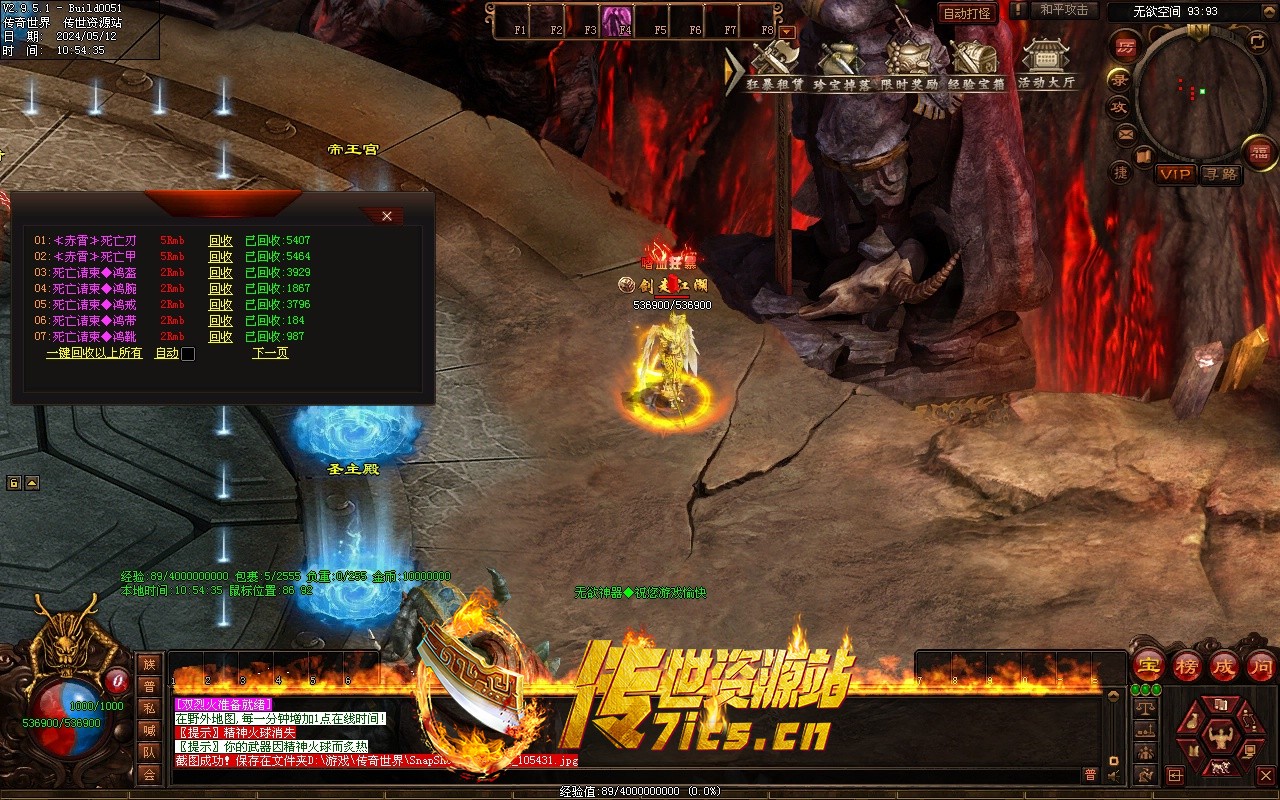Open the 狂暴租赁 rental icon

coord(776,64)
